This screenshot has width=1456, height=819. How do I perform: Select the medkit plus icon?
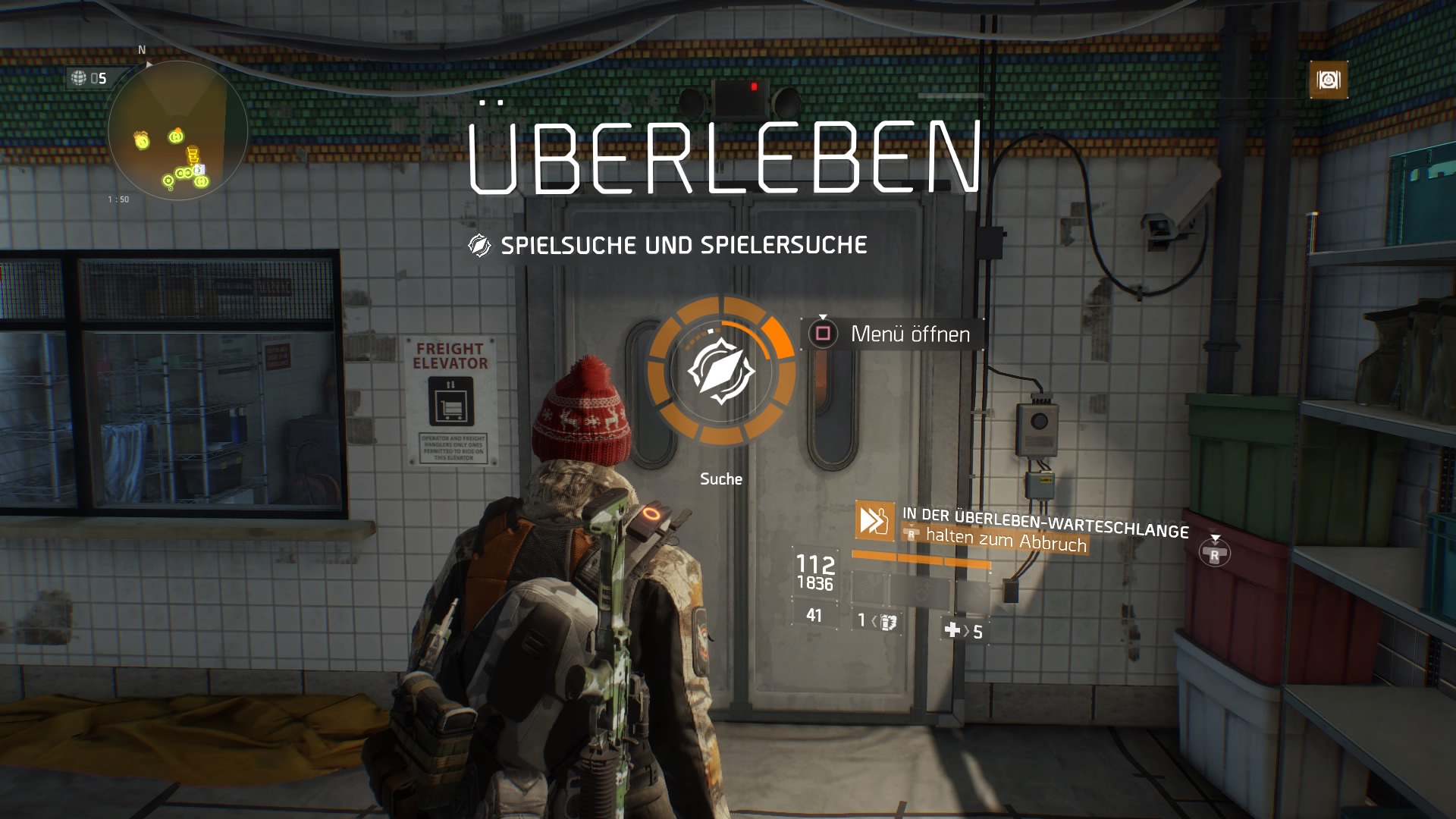(x=952, y=629)
